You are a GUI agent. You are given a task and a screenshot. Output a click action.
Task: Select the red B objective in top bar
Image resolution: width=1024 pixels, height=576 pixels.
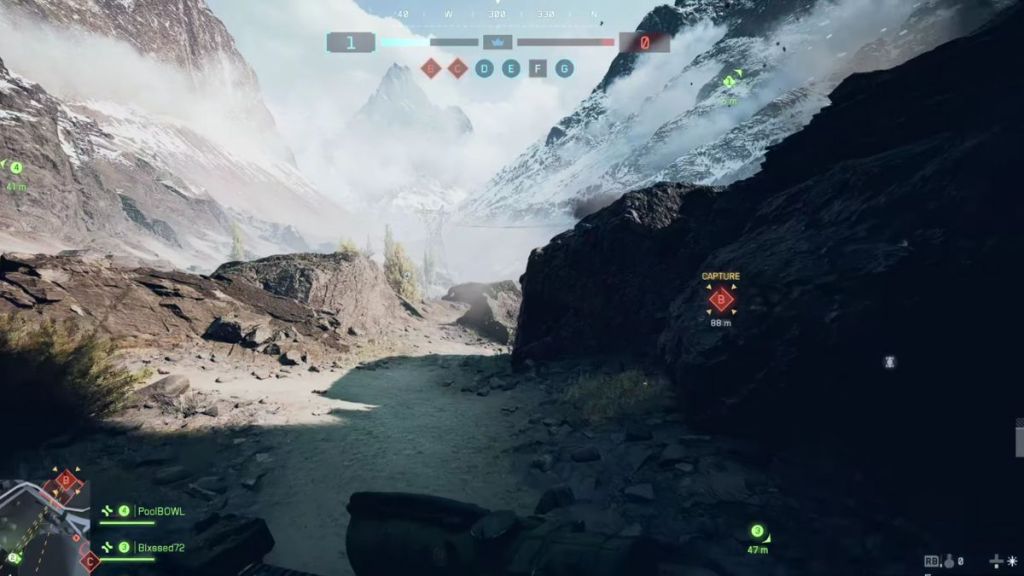pos(431,68)
